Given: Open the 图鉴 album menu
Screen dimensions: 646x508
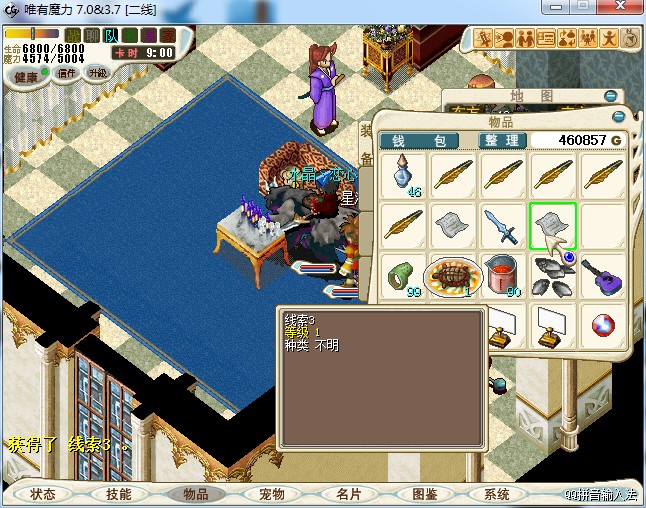Looking at the screenshot, I should click(x=423, y=494).
